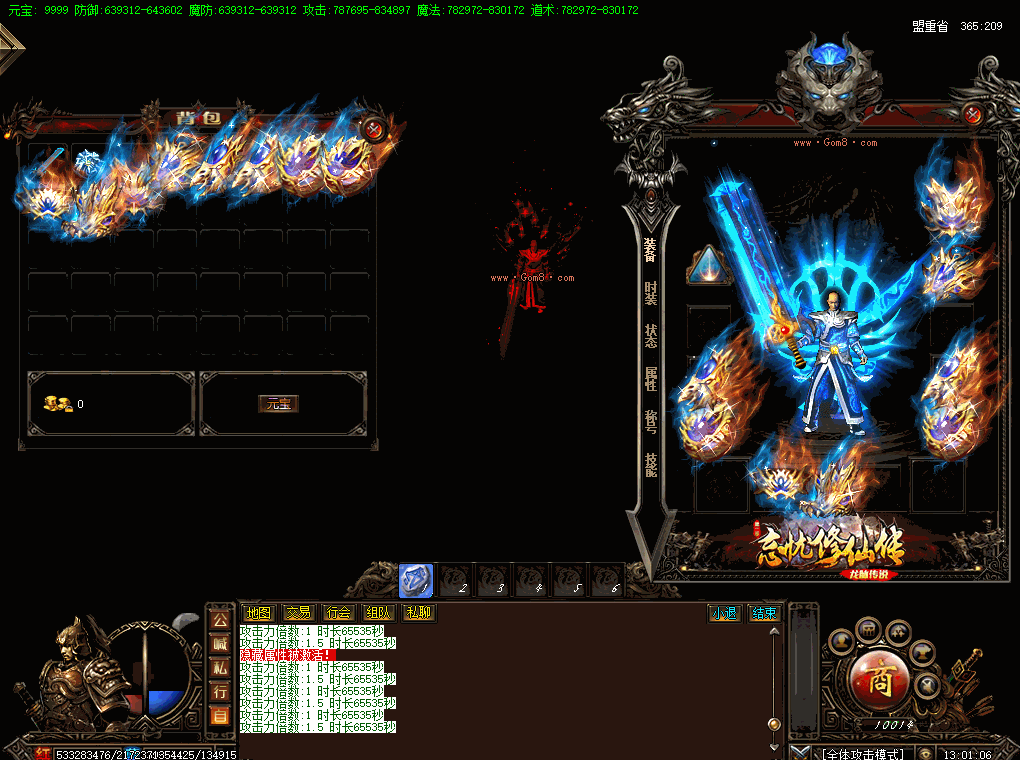This screenshot has width=1020, height=760.
Task: Close the character equipment panel
Action: point(975,114)
